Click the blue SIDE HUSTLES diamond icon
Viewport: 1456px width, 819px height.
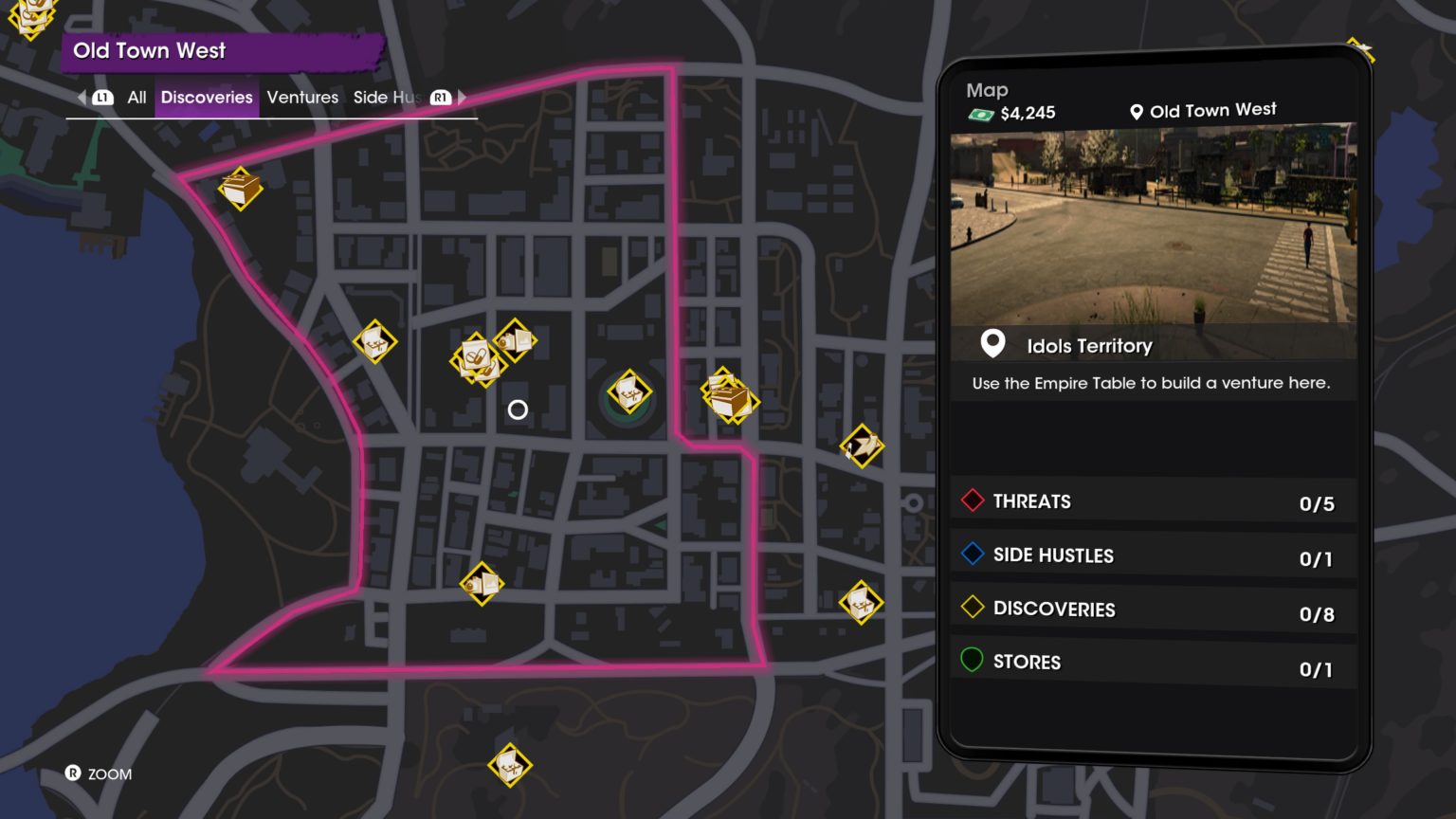pyautogui.click(x=971, y=555)
